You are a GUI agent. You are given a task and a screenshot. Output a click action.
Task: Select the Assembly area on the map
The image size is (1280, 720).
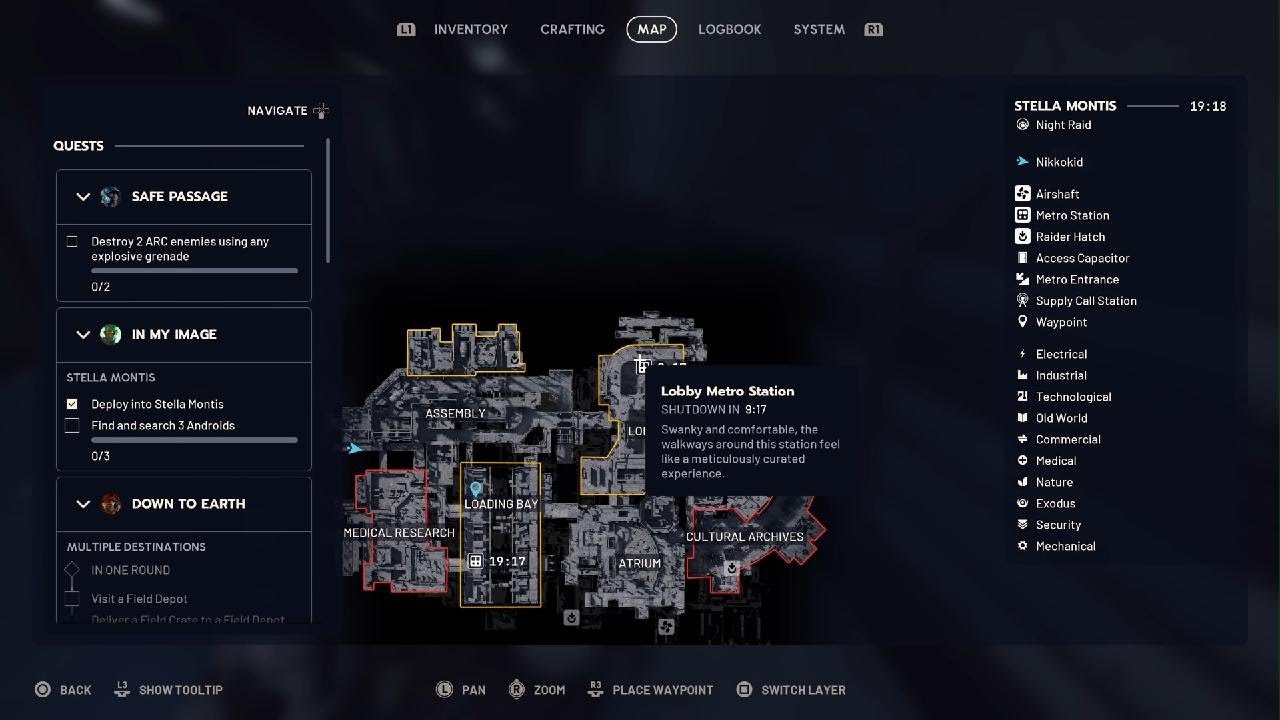coord(455,414)
